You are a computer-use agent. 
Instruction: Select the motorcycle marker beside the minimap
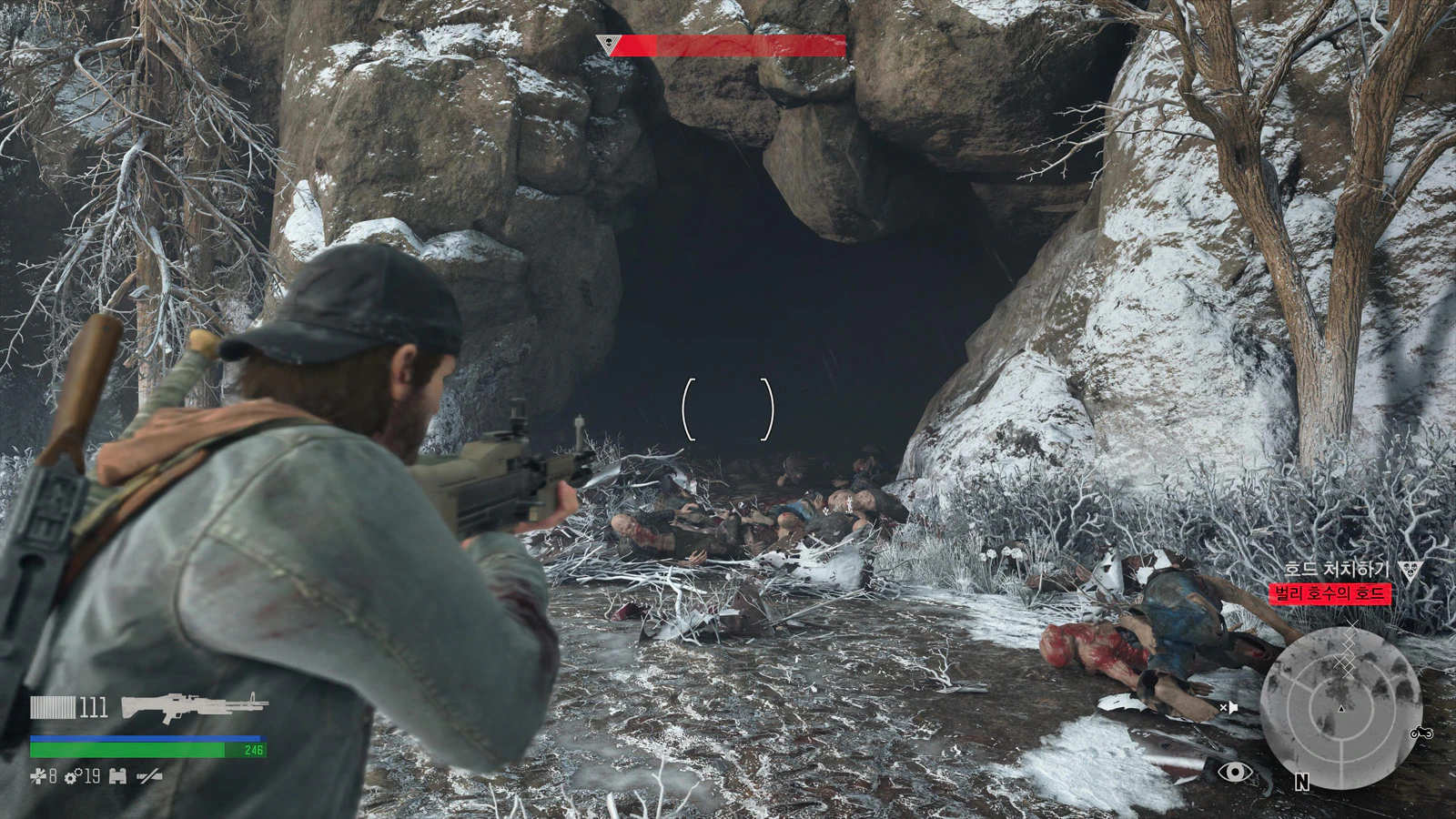click(1421, 733)
